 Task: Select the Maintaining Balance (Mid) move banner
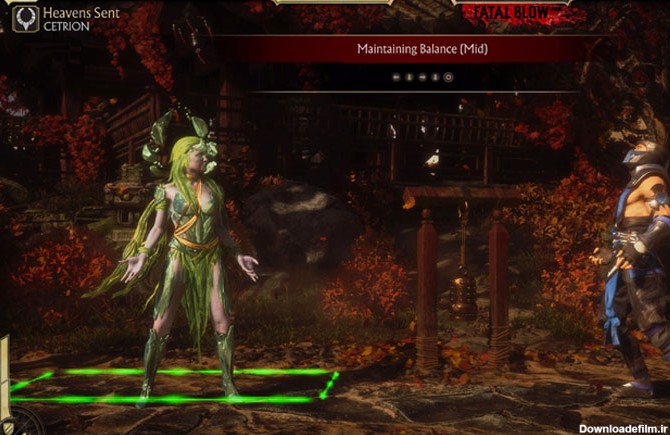click(x=422, y=48)
